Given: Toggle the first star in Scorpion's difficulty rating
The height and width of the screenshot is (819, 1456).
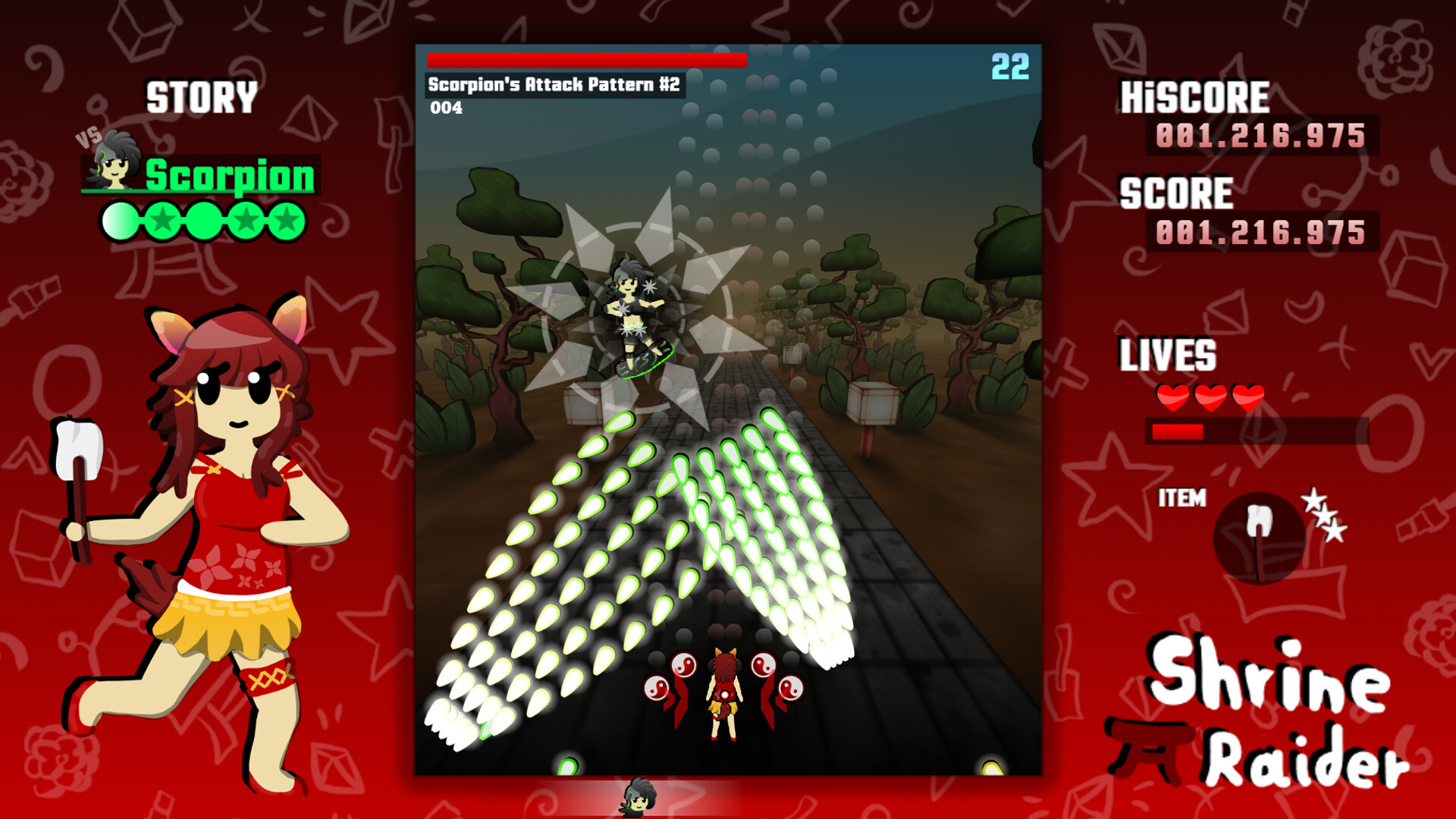Looking at the screenshot, I should [x=121, y=221].
